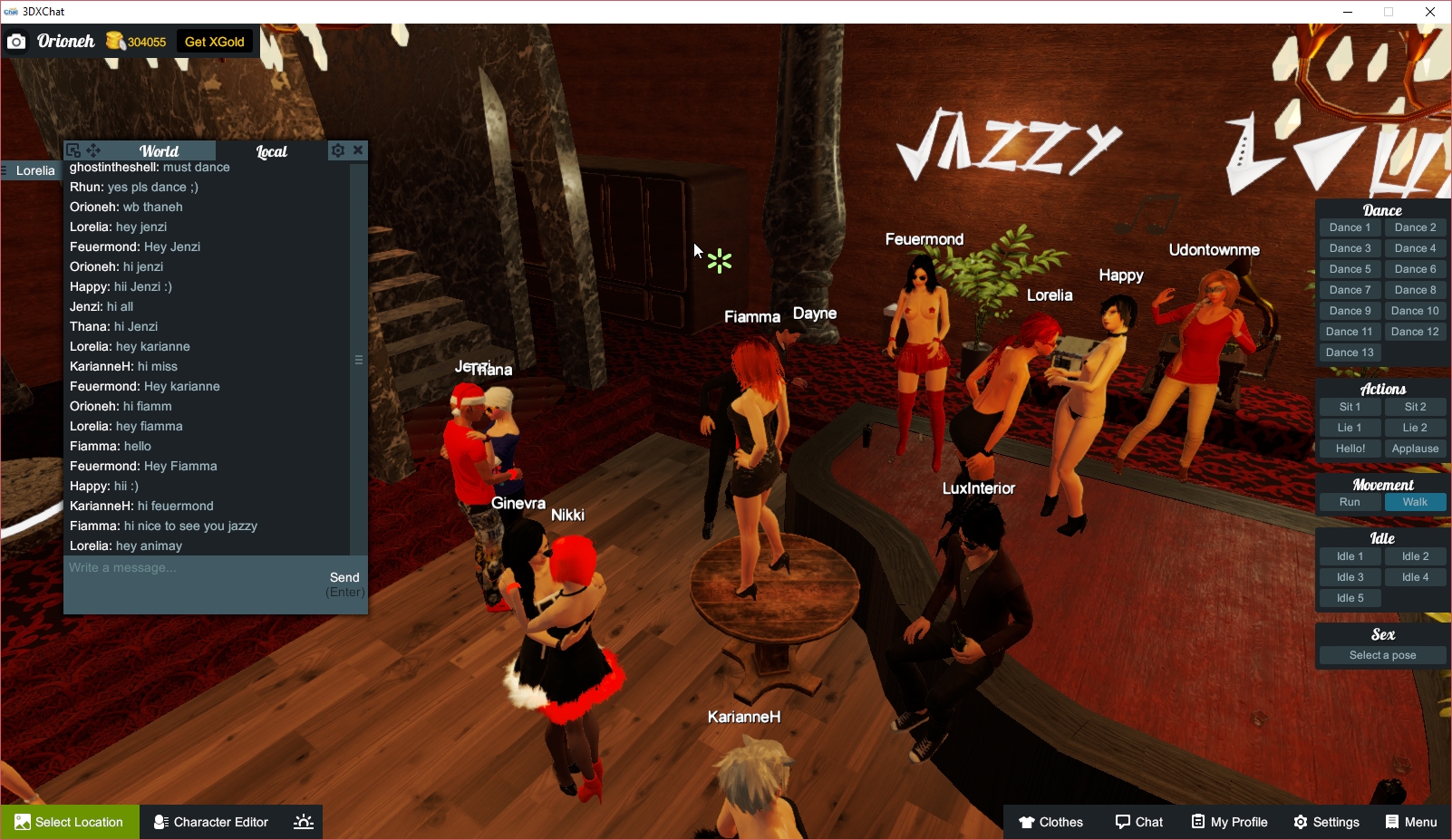Click Select a pose under Sex
Screen dimensions: 1452x840
click(1381, 654)
